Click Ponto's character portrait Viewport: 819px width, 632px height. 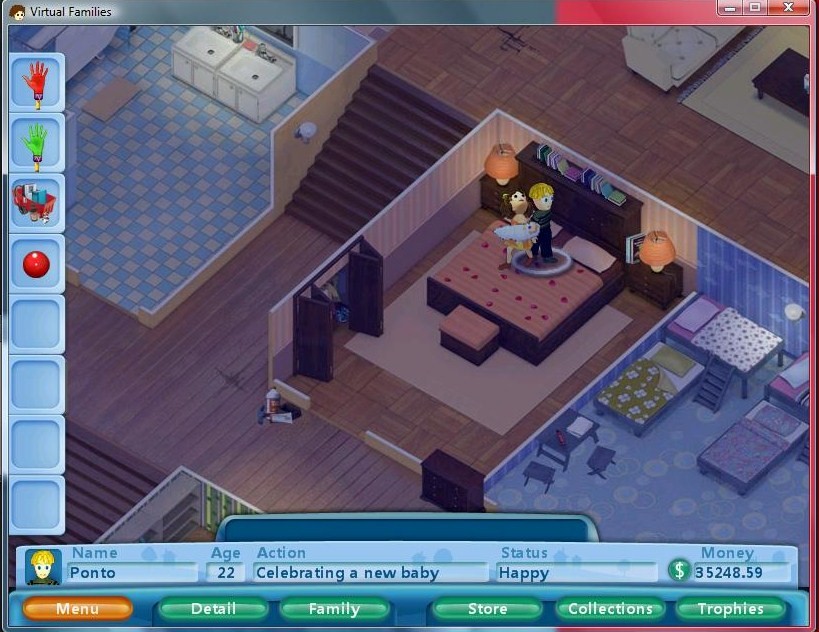point(44,567)
